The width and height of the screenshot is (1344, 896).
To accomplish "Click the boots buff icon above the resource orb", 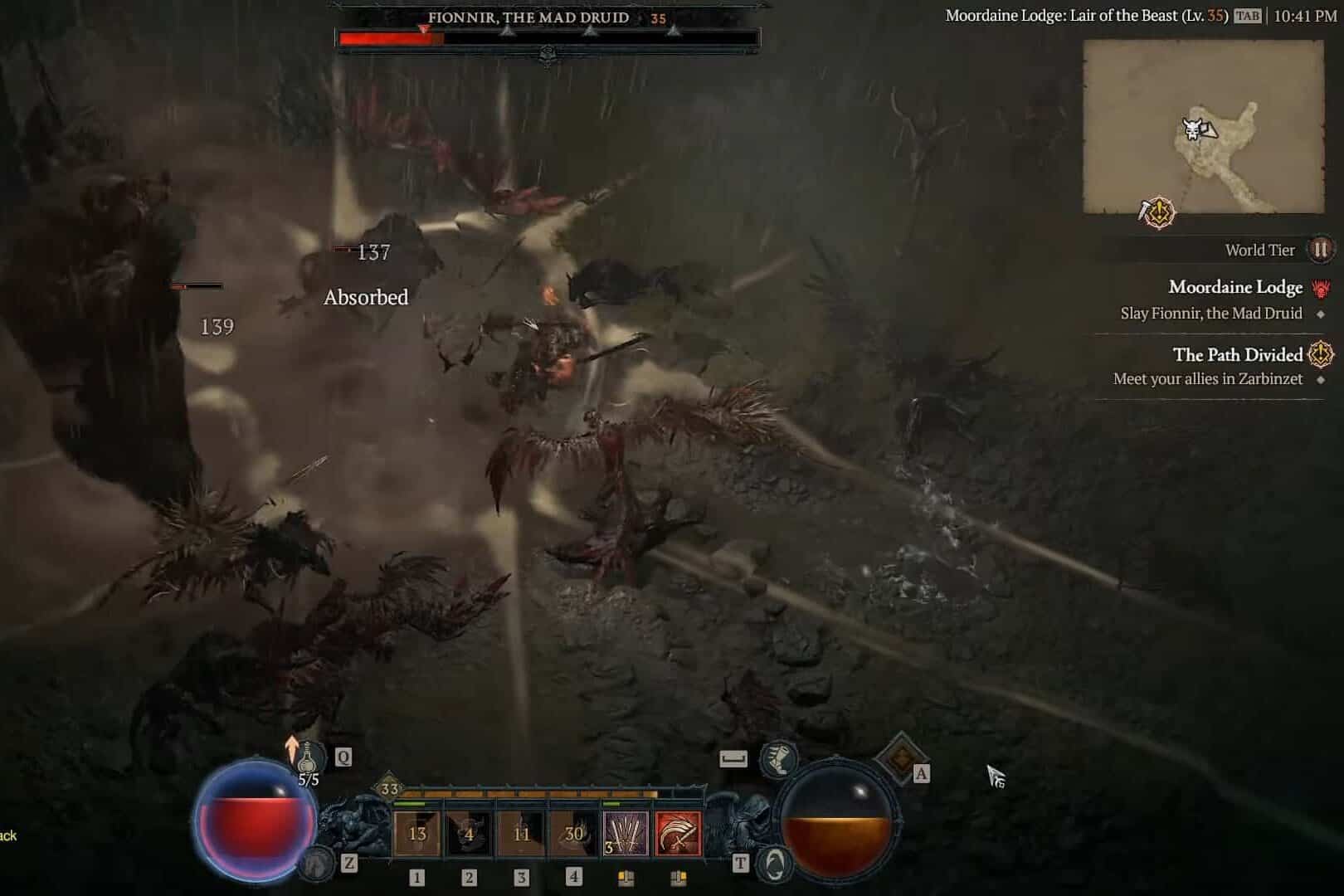I will [x=778, y=759].
